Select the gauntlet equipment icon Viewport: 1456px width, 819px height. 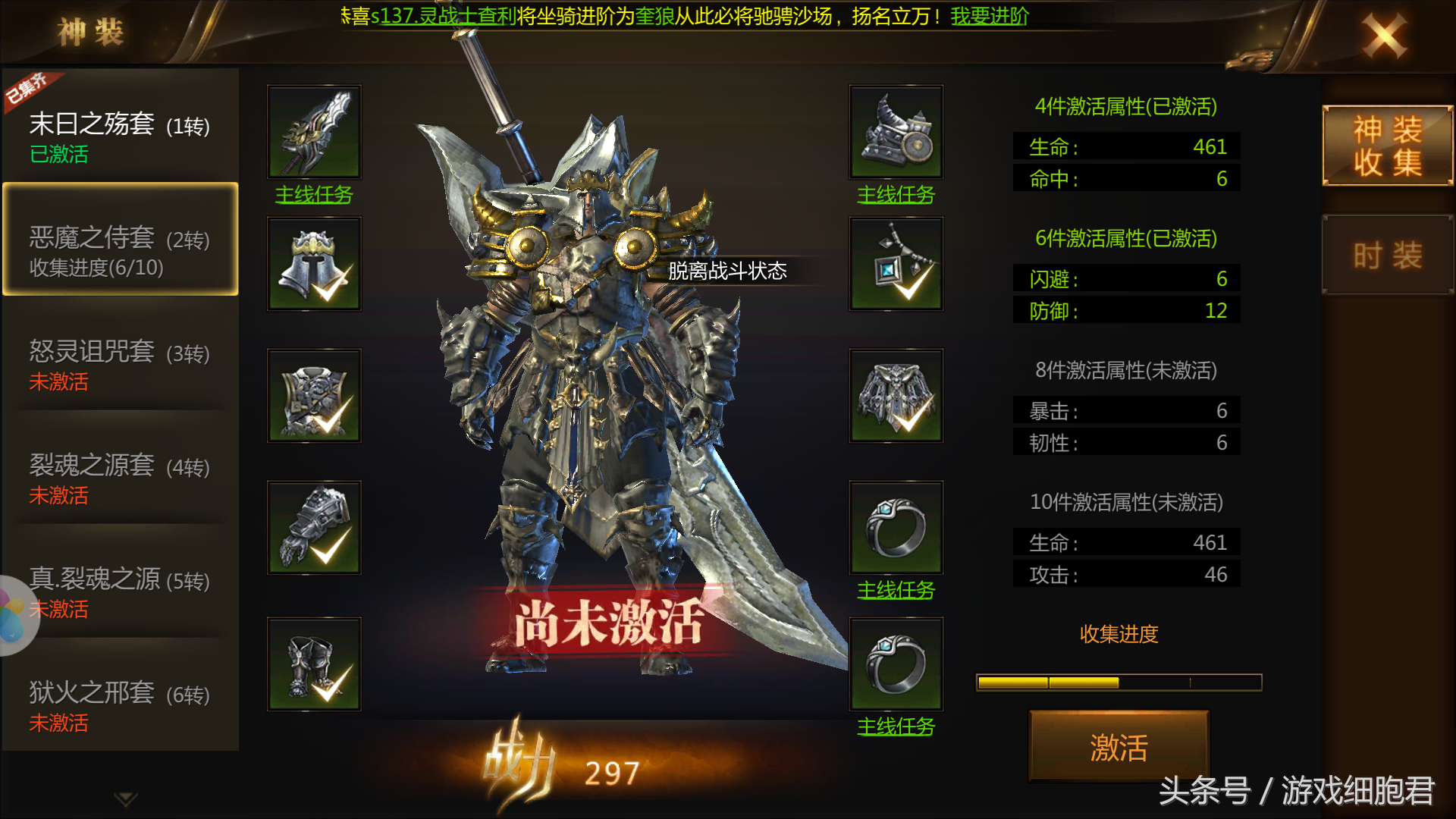point(313,526)
